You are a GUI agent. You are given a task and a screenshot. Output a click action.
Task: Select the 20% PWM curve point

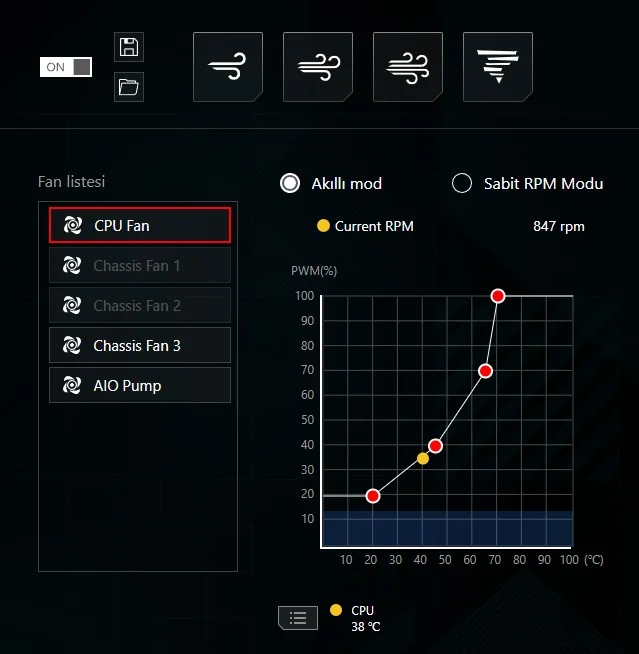373,496
